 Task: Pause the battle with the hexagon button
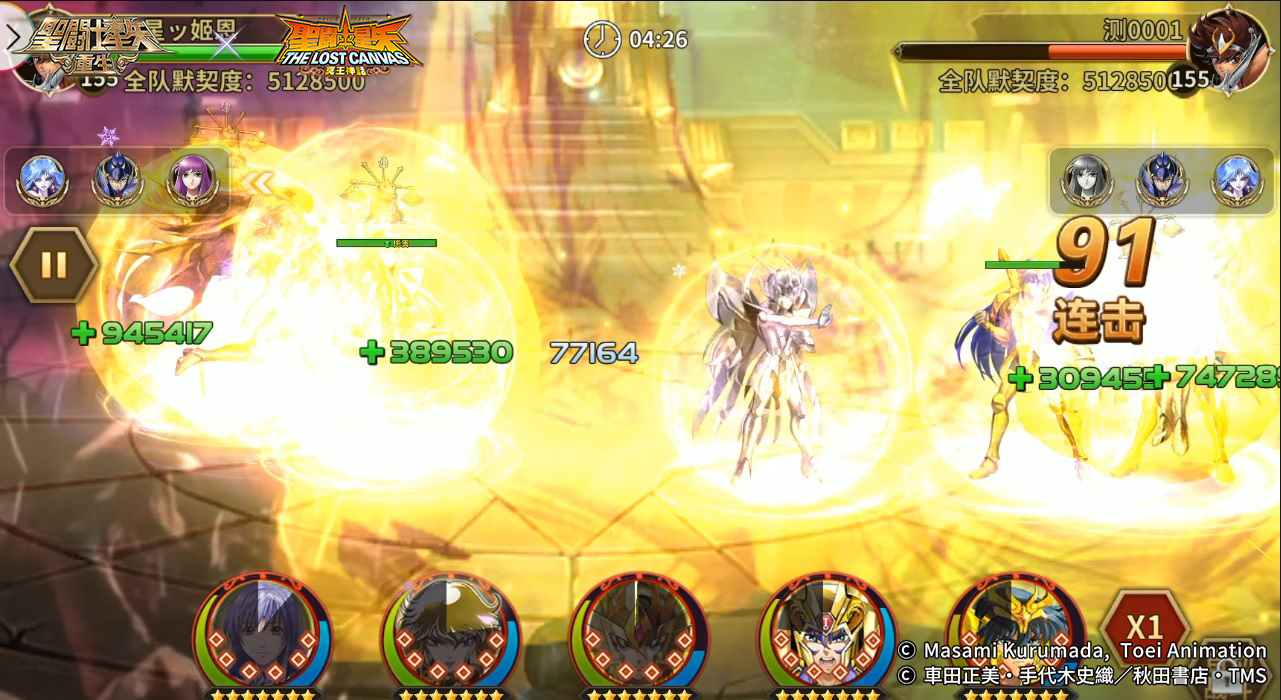tap(54, 265)
